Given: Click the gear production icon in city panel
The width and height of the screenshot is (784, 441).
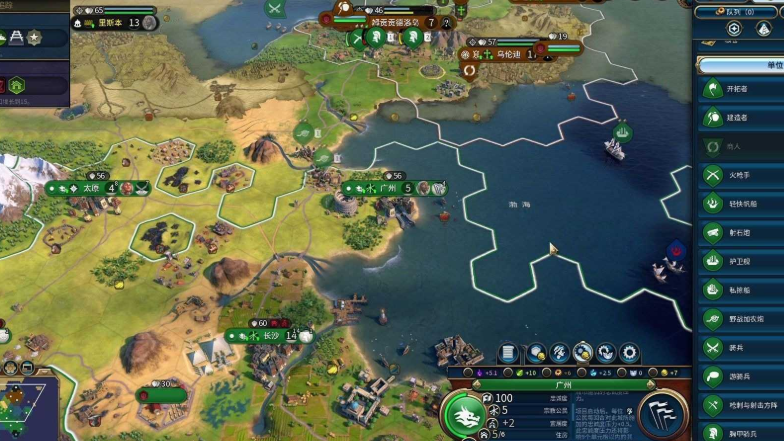Looking at the screenshot, I should pyautogui.click(x=629, y=353).
